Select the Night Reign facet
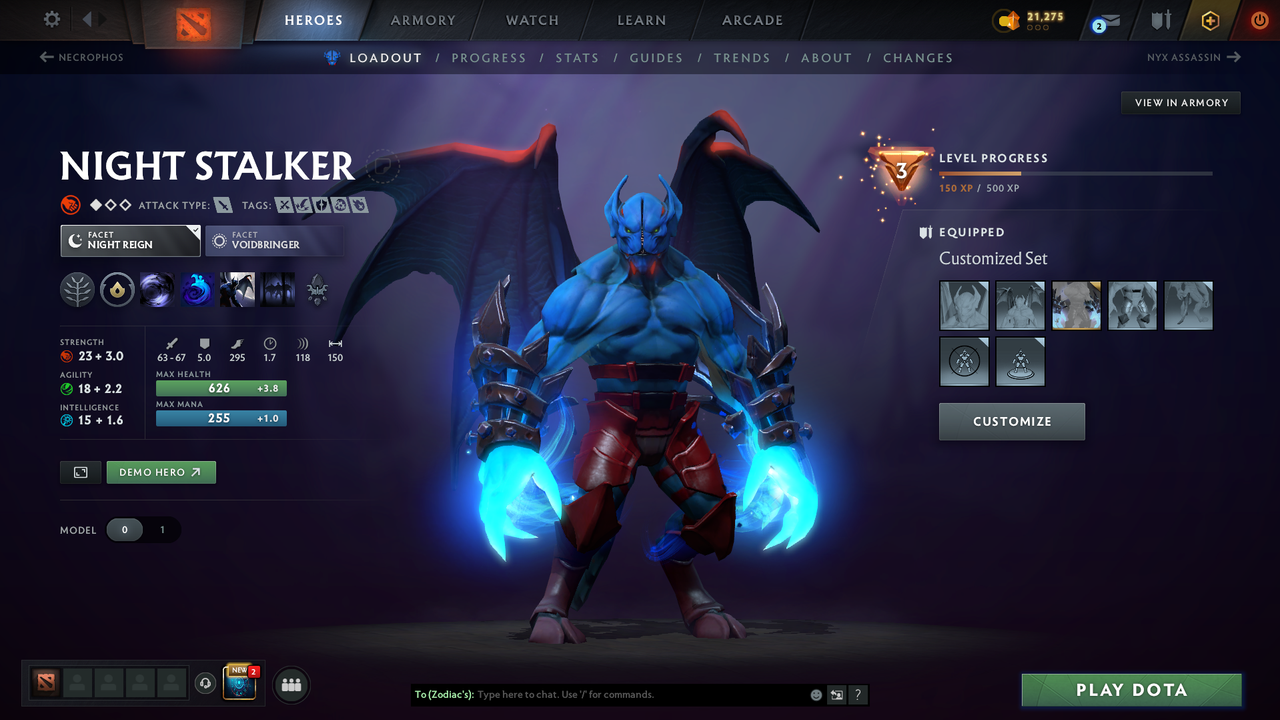The height and width of the screenshot is (720, 1280). pyautogui.click(x=129, y=240)
